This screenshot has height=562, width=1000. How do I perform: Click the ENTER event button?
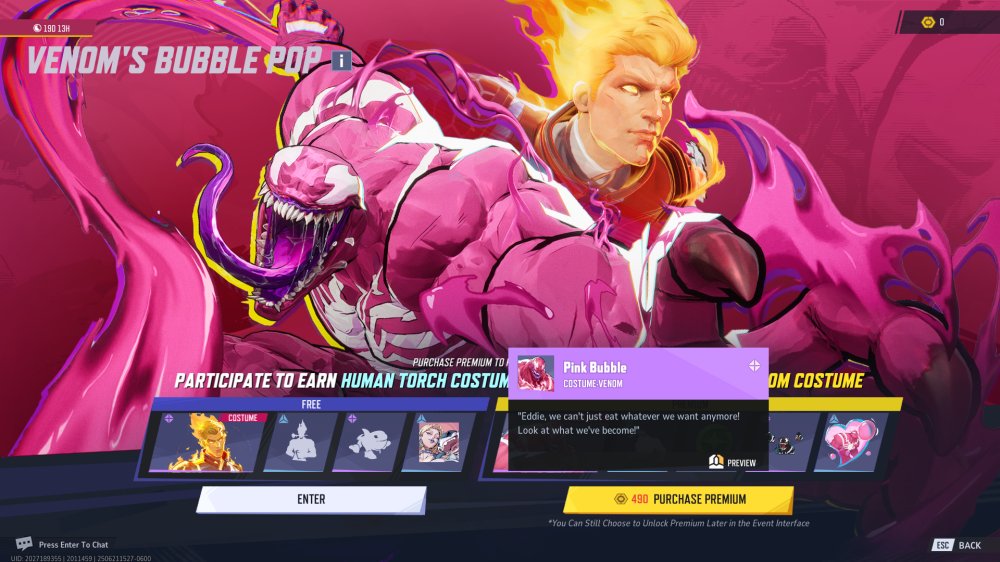click(x=311, y=499)
